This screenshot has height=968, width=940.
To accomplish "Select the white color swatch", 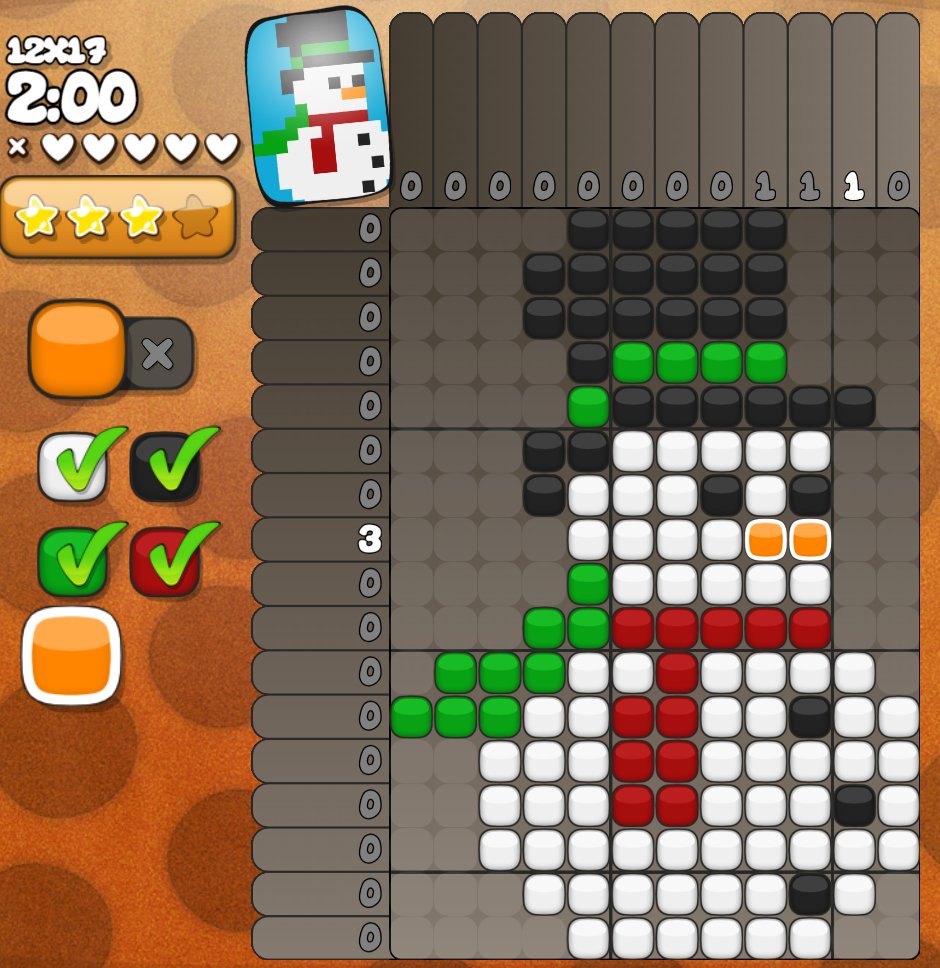I will tap(72, 466).
